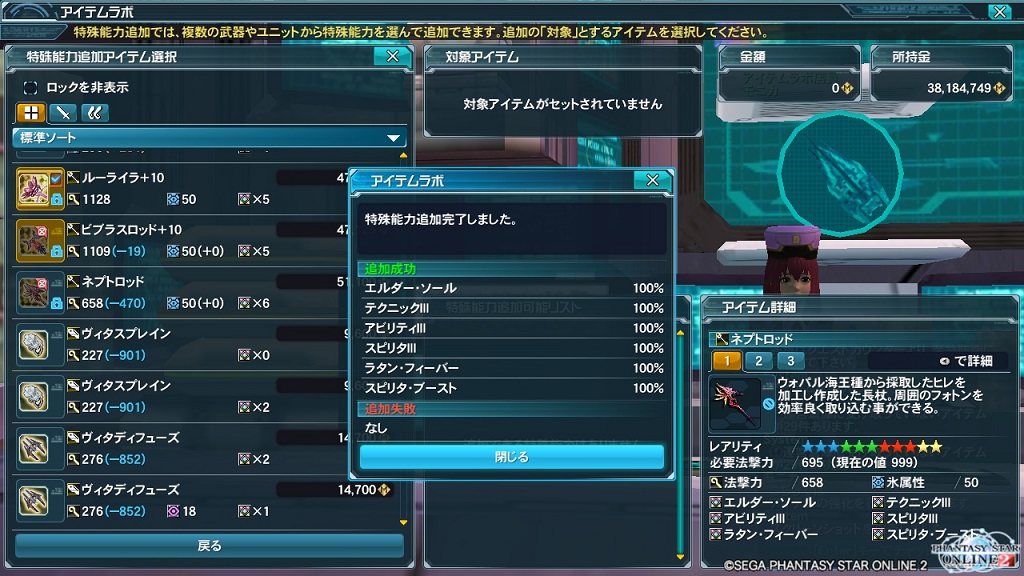Switch item details to page 2

tap(758, 361)
